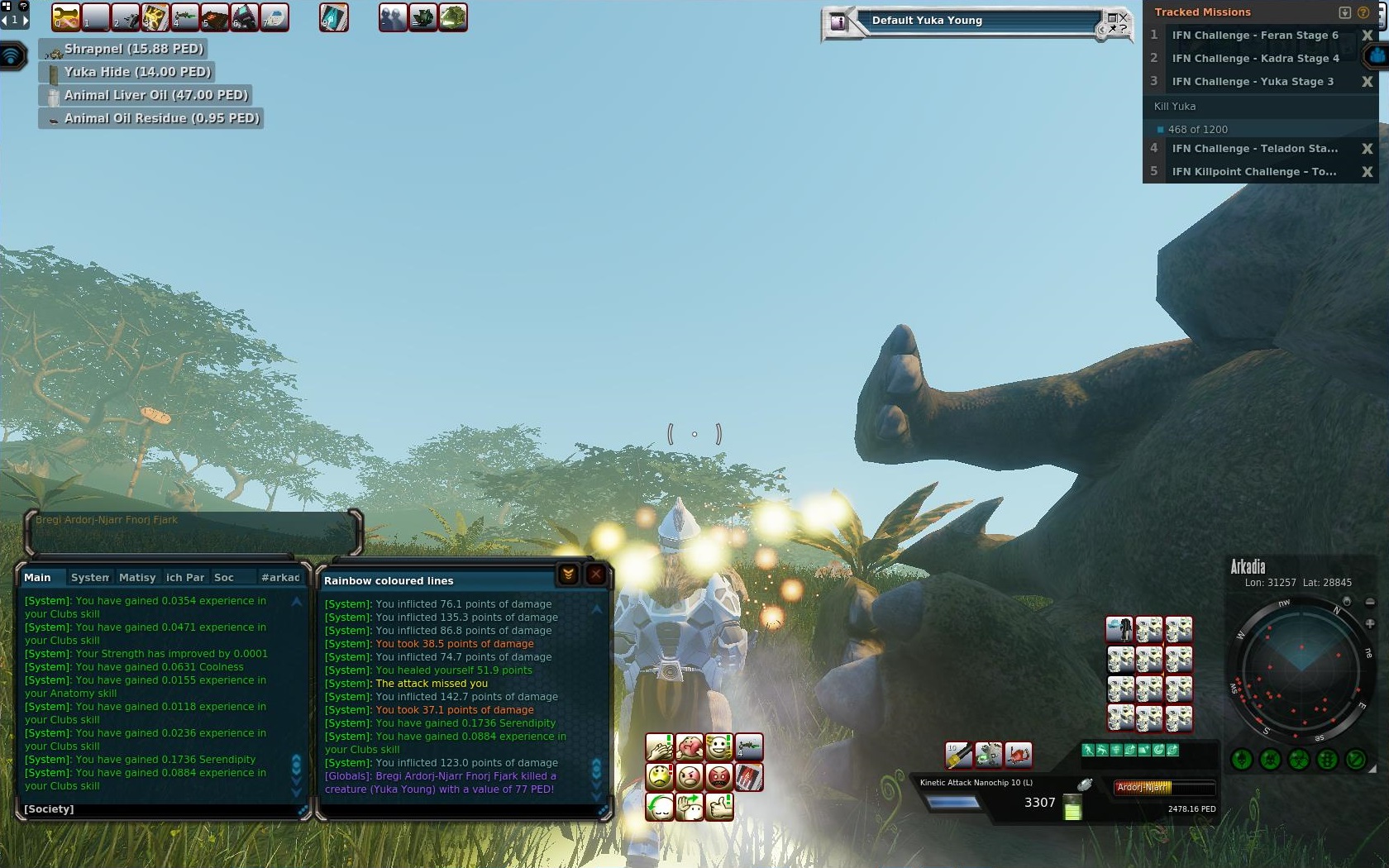Open the help question mark icon
The height and width of the screenshot is (868, 1389).
[1363, 12]
